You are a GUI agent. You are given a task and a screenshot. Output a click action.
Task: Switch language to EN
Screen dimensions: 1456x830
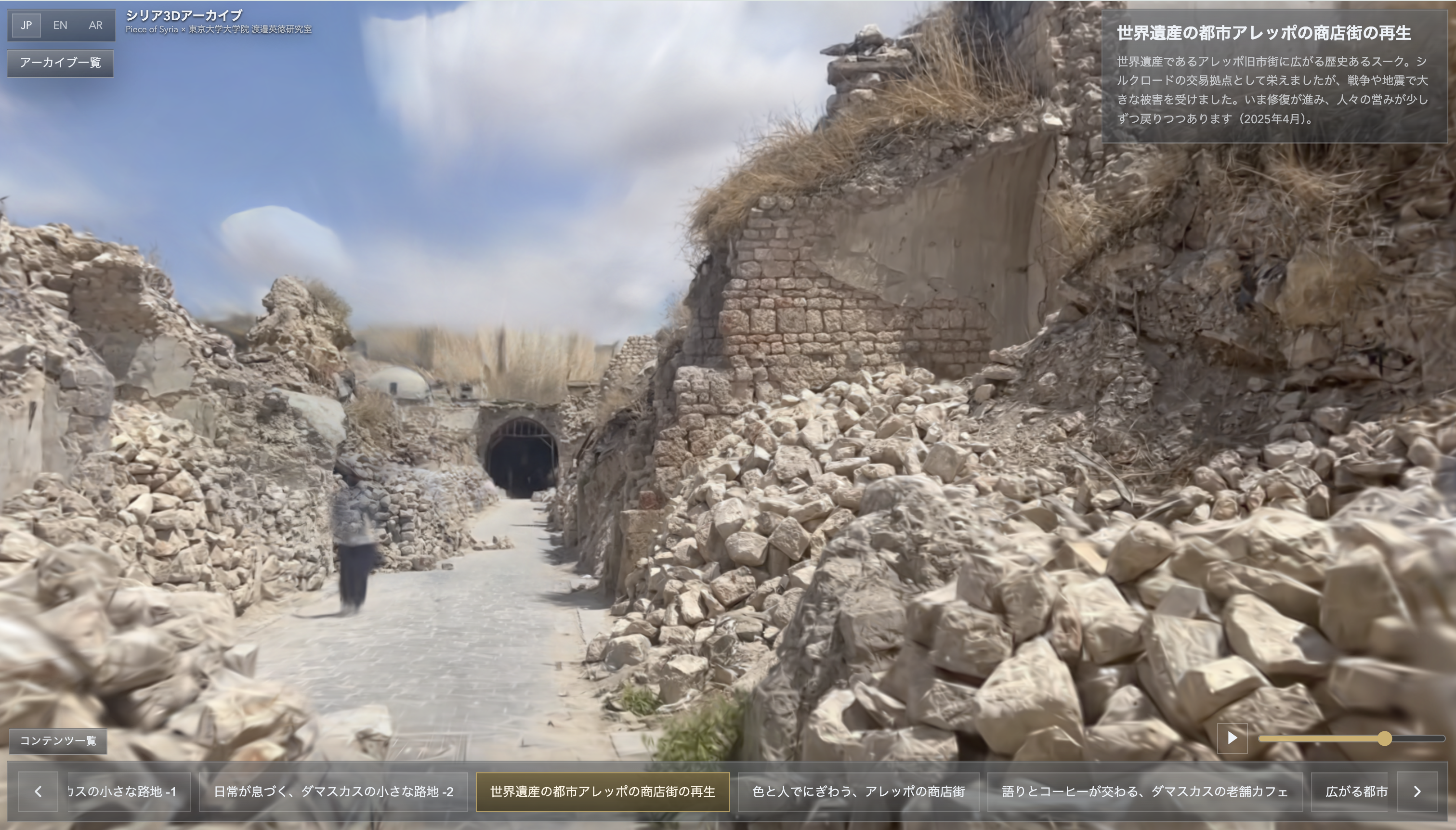(60, 26)
